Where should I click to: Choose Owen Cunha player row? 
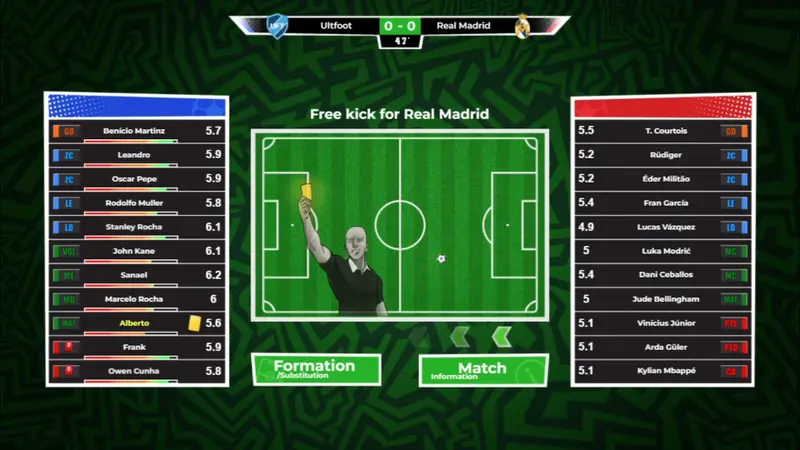(134, 371)
